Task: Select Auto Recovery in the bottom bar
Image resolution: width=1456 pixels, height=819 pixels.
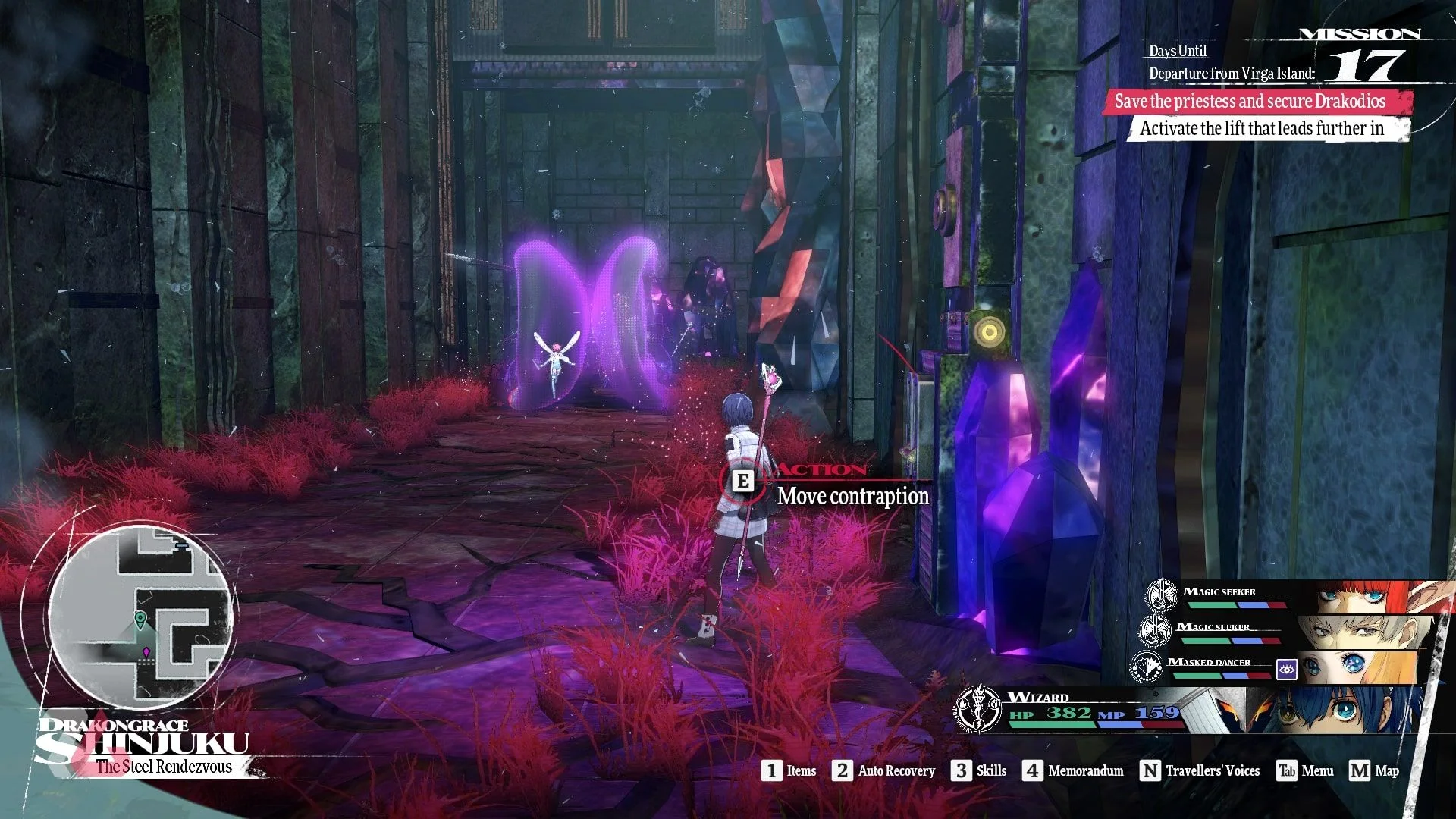Action: tap(885, 771)
